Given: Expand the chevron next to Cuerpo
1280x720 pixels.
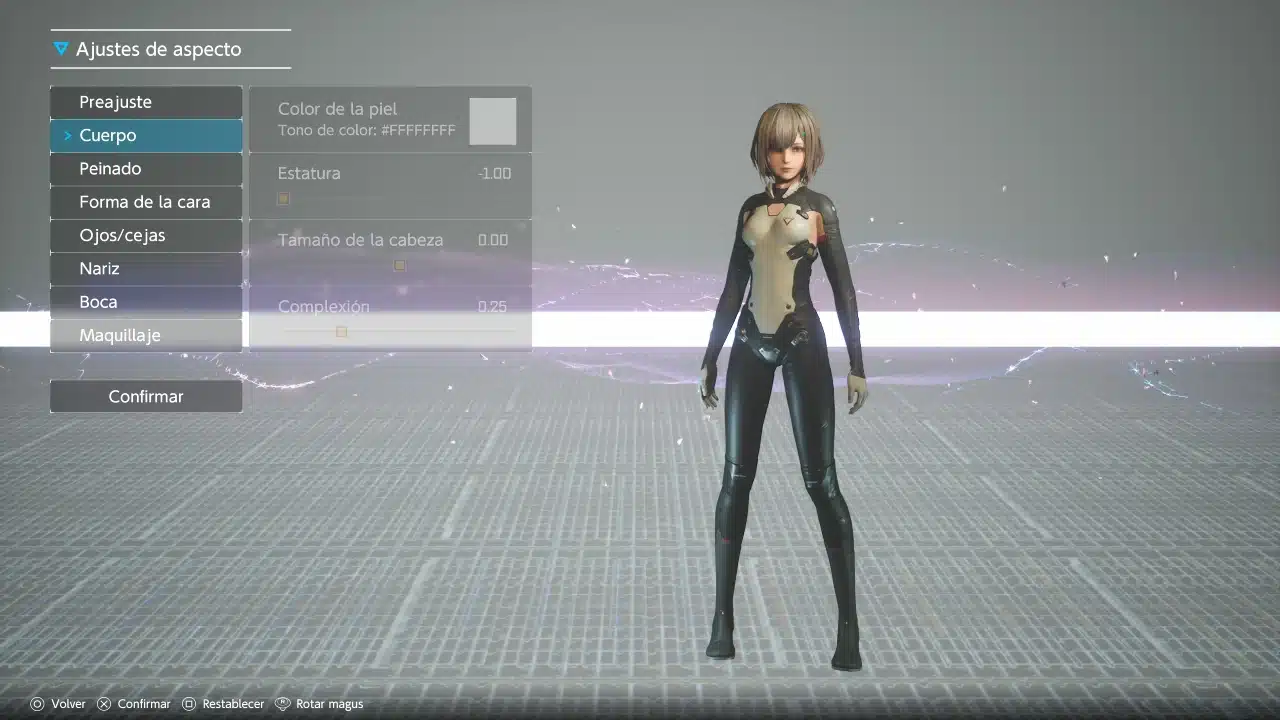Looking at the screenshot, I should [68, 135].
